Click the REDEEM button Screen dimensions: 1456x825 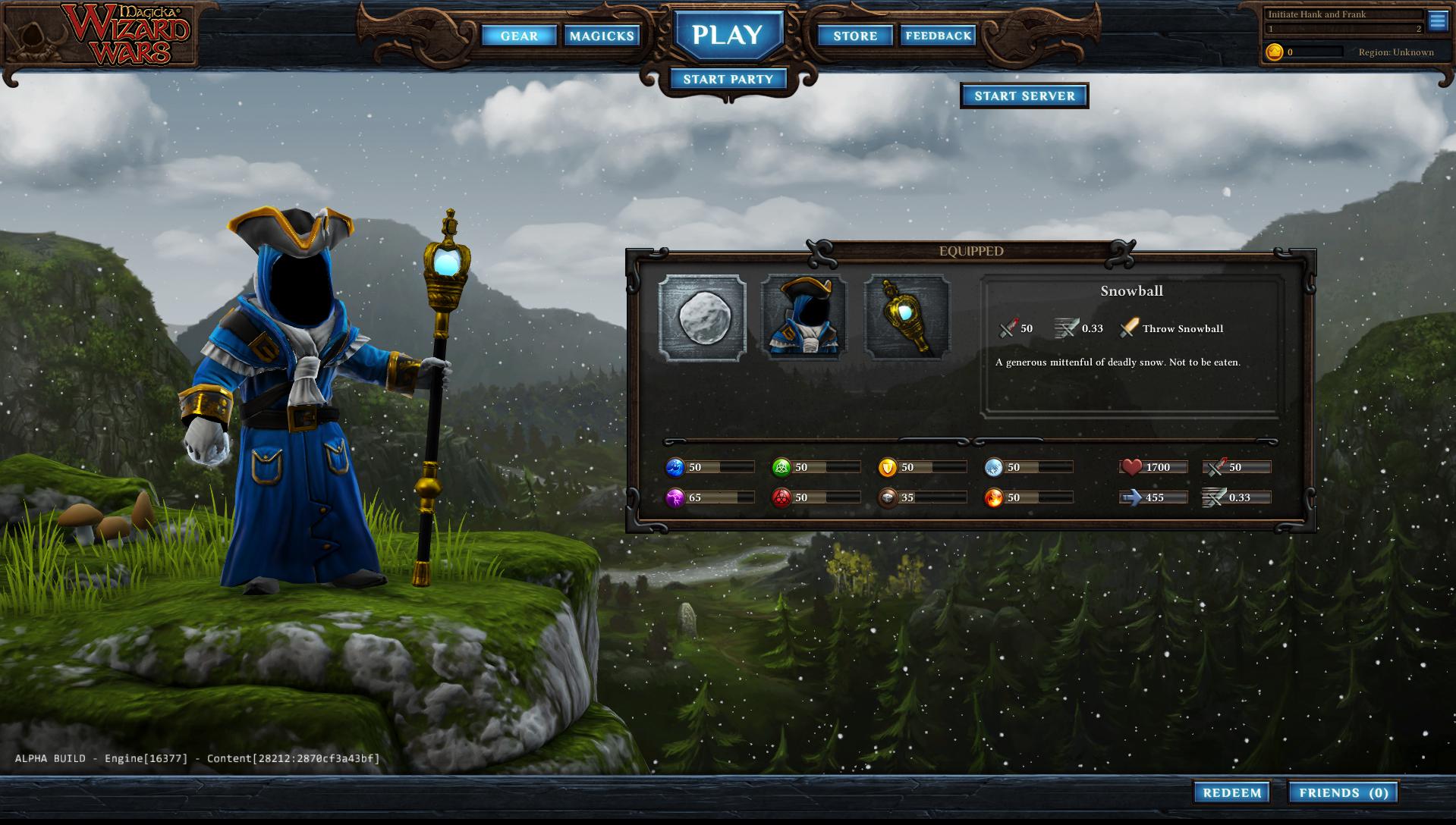(x=1233, y=792)
